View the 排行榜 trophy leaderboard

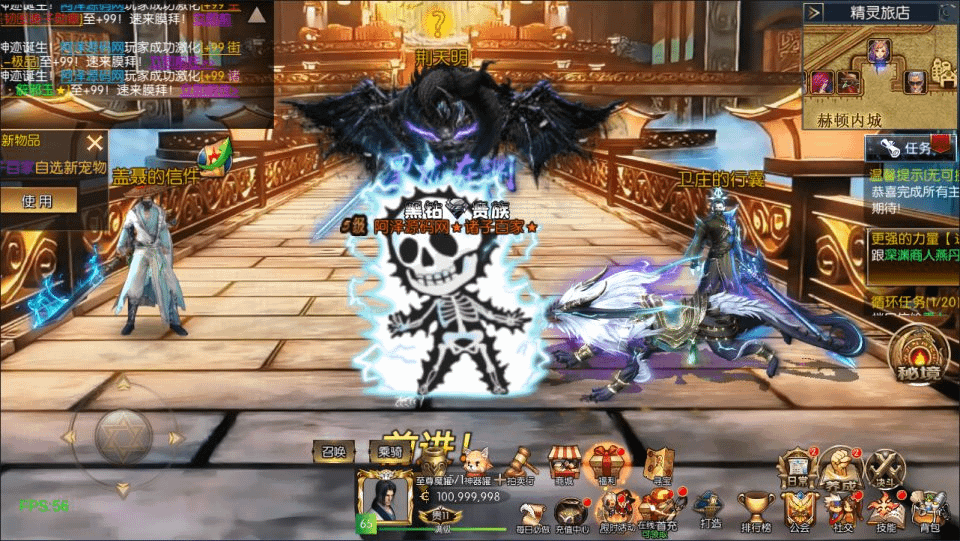click(755, 510)
